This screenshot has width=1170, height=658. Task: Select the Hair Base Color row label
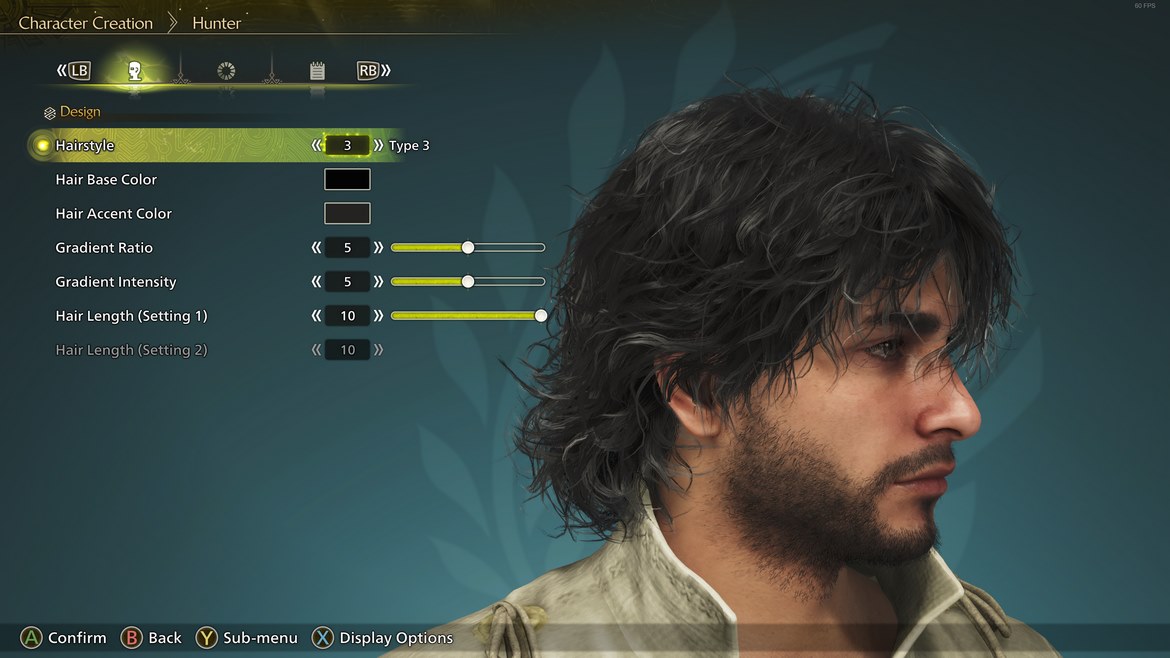tap(106, 180)
